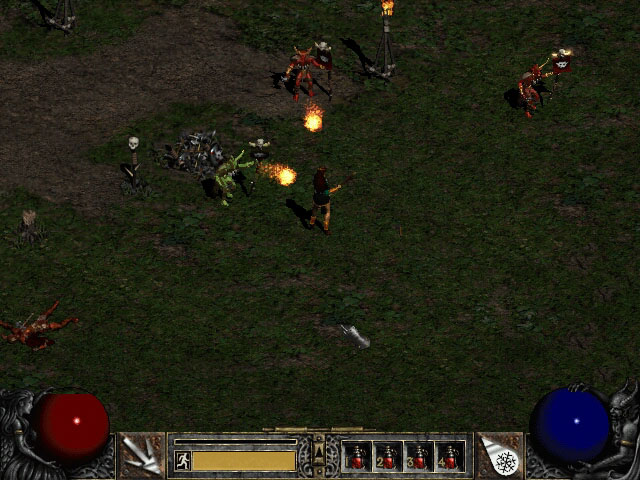
Task: Select the left-click attack skill icon
Action: click(x=142, y=455)
